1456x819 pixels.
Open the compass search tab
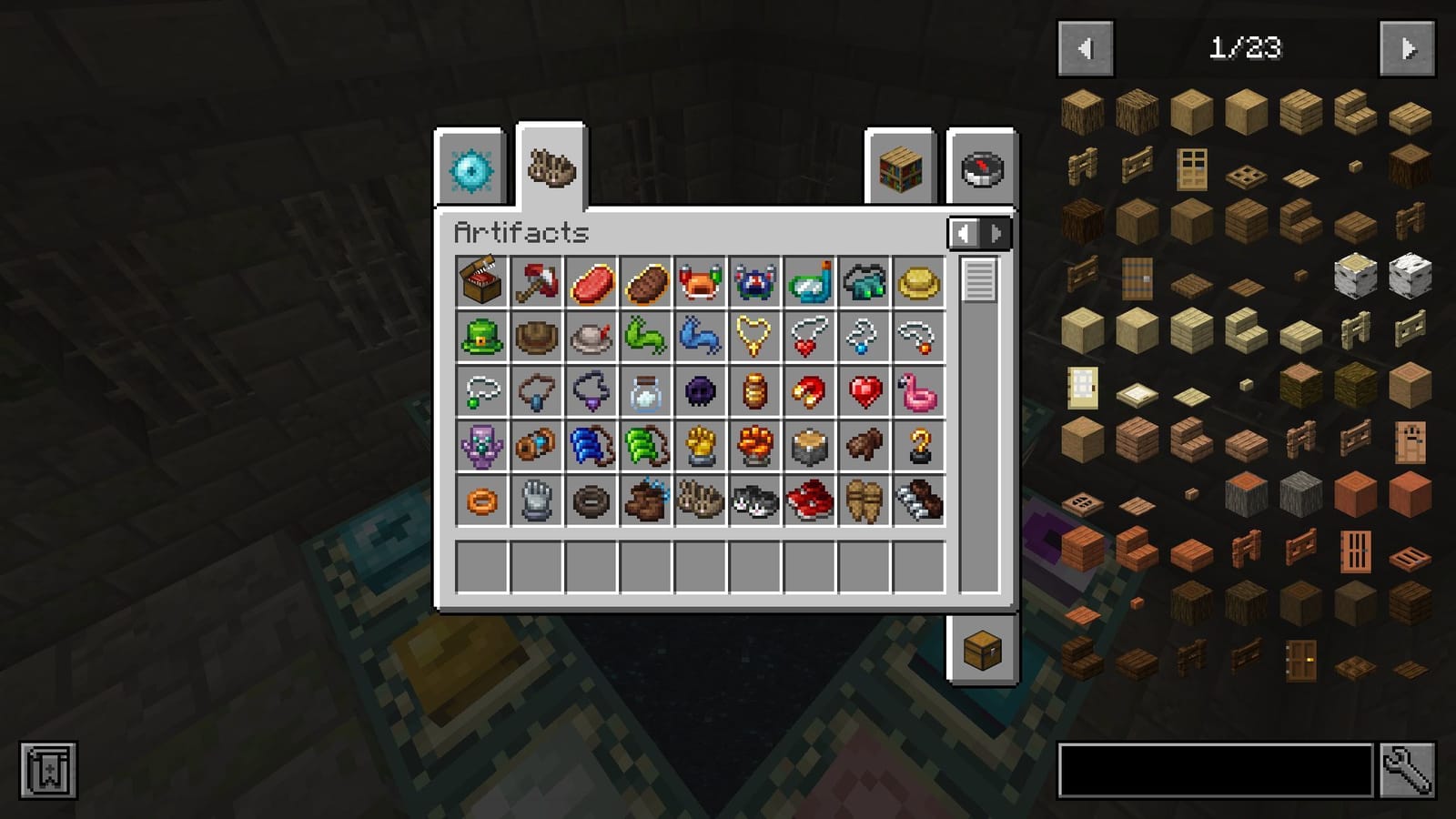tap(980, 168)
